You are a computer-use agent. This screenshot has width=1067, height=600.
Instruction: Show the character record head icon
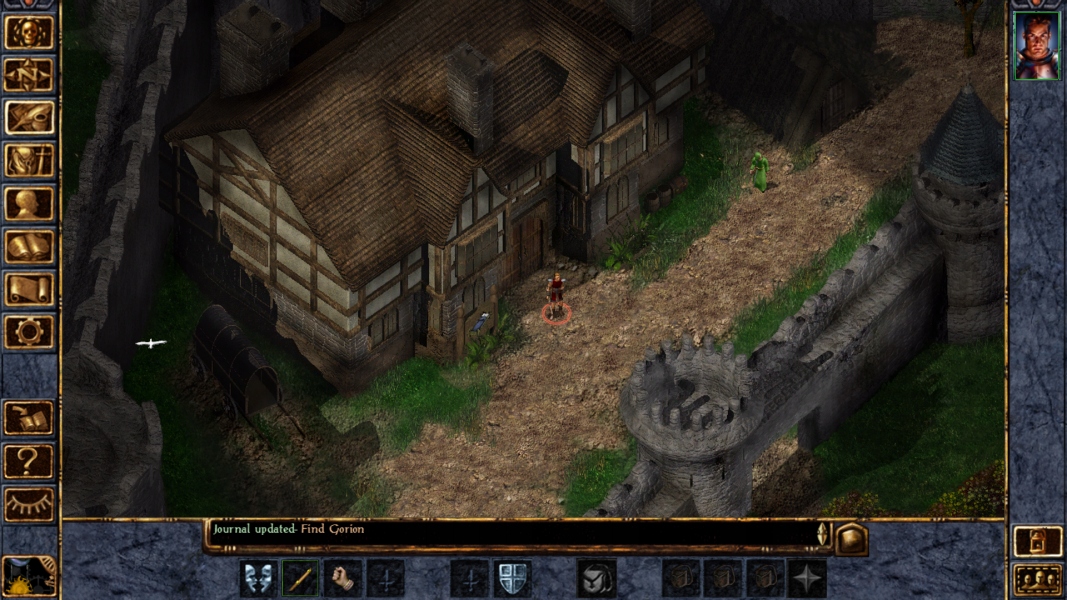point(29,204)
